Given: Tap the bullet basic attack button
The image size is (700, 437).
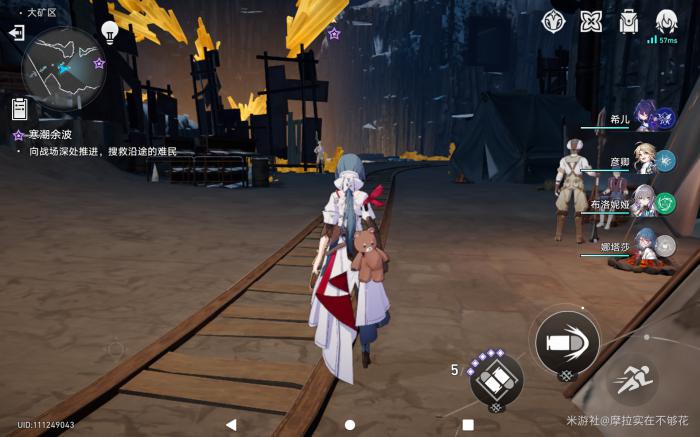Looking at the screenshot, I should click(x=567, y=343).
